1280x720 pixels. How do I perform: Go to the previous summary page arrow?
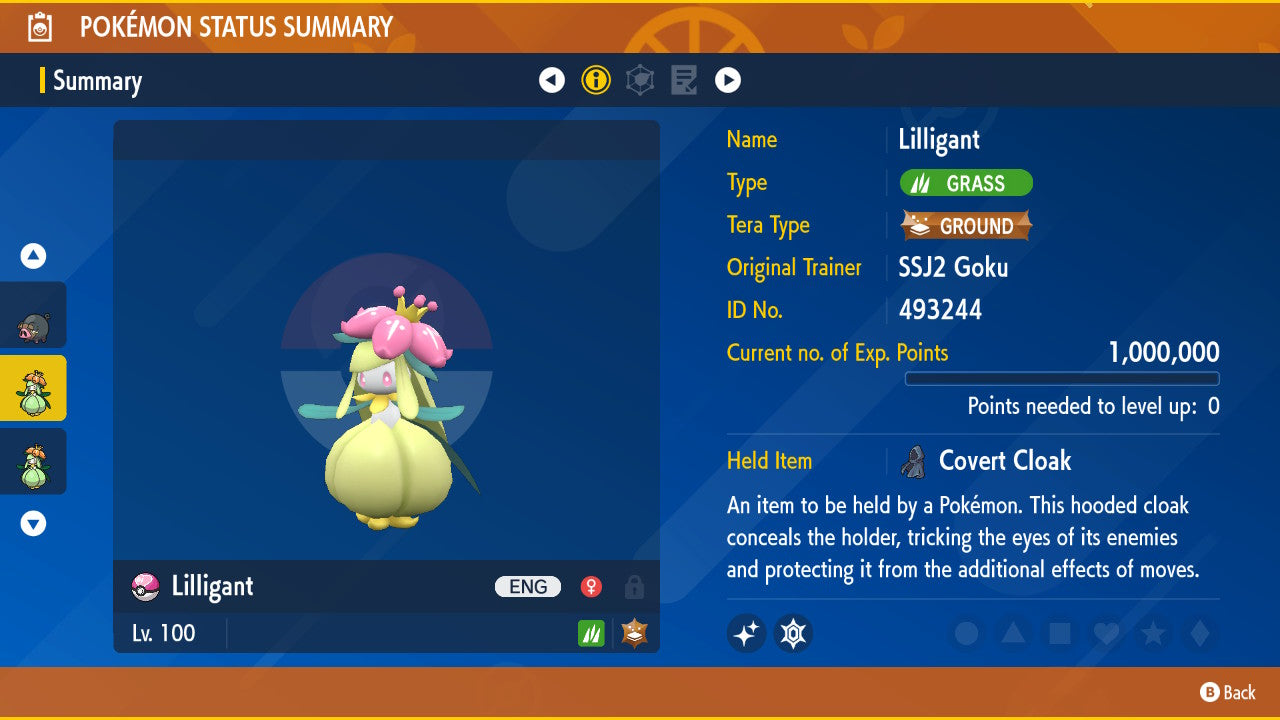552,80
